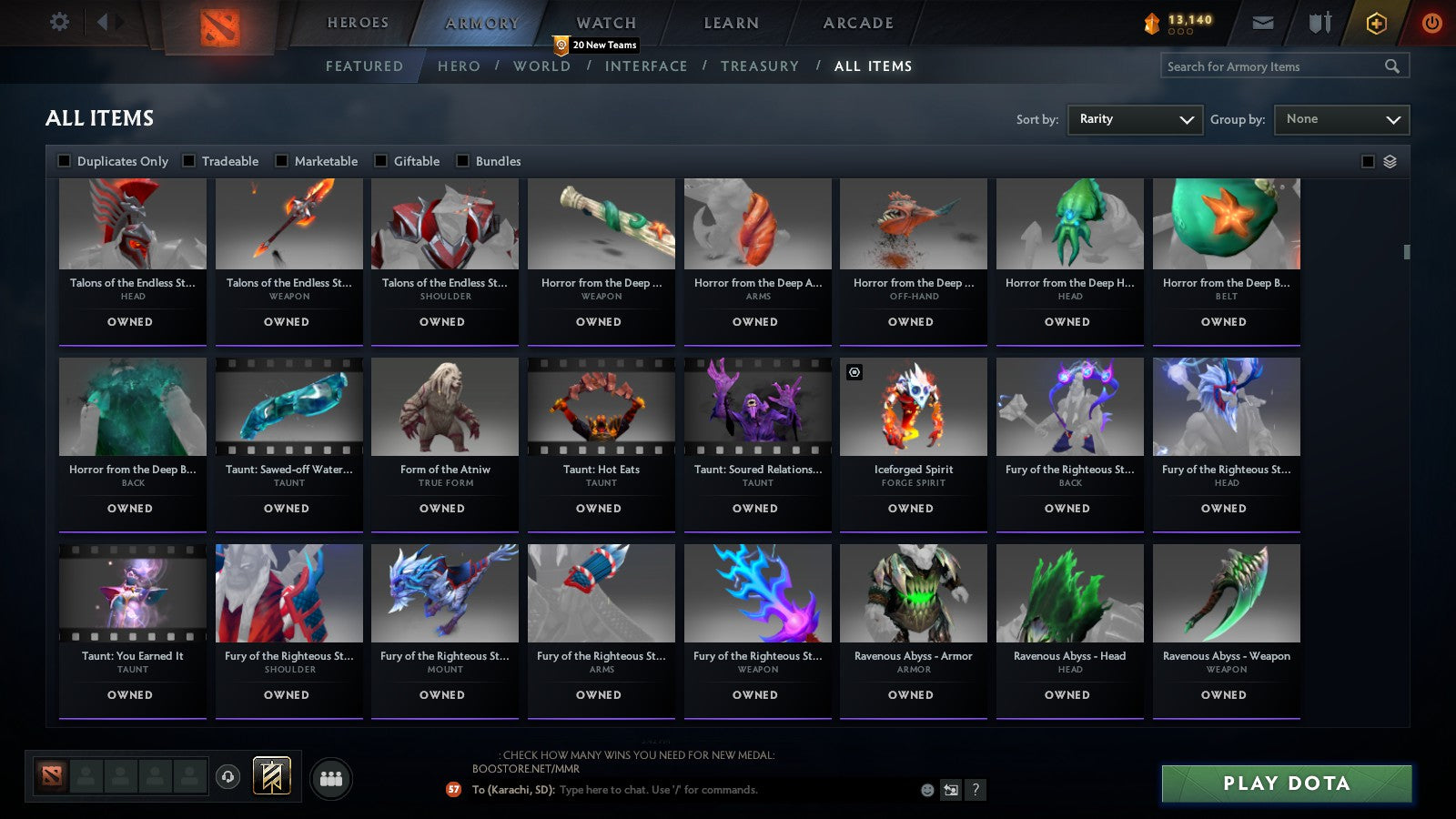Click the shield and sword armory icon
The image size is (1456, 819).
click(x=1319, y=24)
